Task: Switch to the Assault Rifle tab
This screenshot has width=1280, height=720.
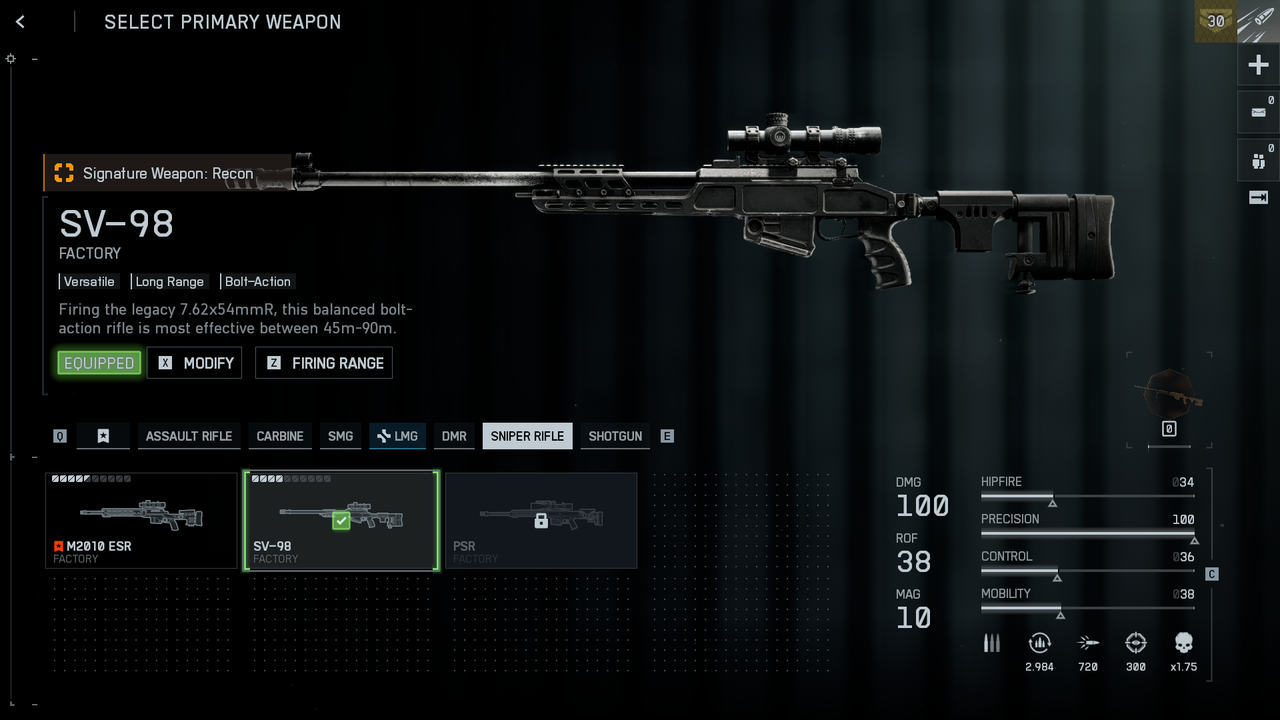Action: click(x=188, y=436)
